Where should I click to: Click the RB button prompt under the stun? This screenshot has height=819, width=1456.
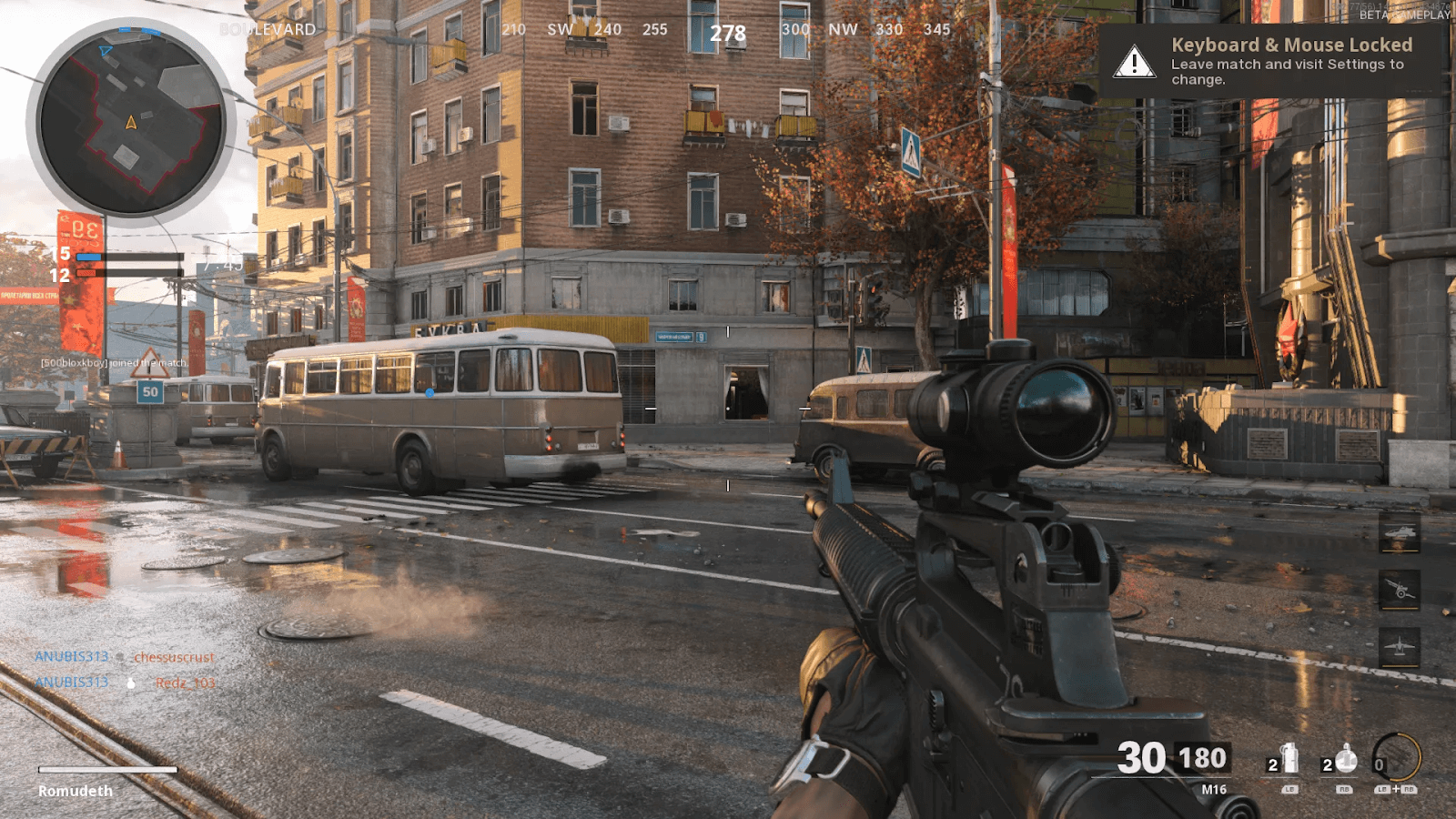[1345, 789]
